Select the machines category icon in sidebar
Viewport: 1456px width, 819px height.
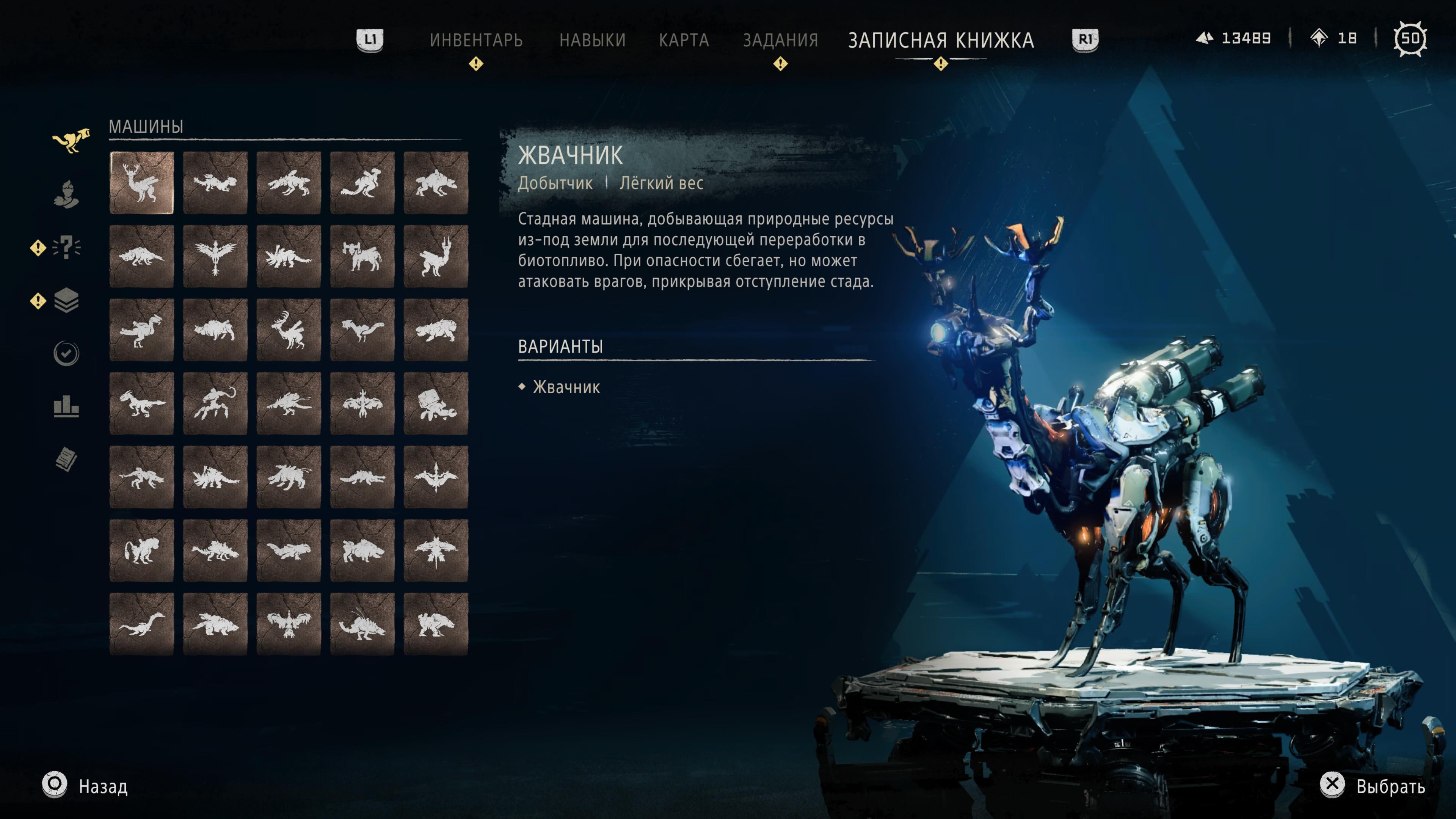click(70, 140)
